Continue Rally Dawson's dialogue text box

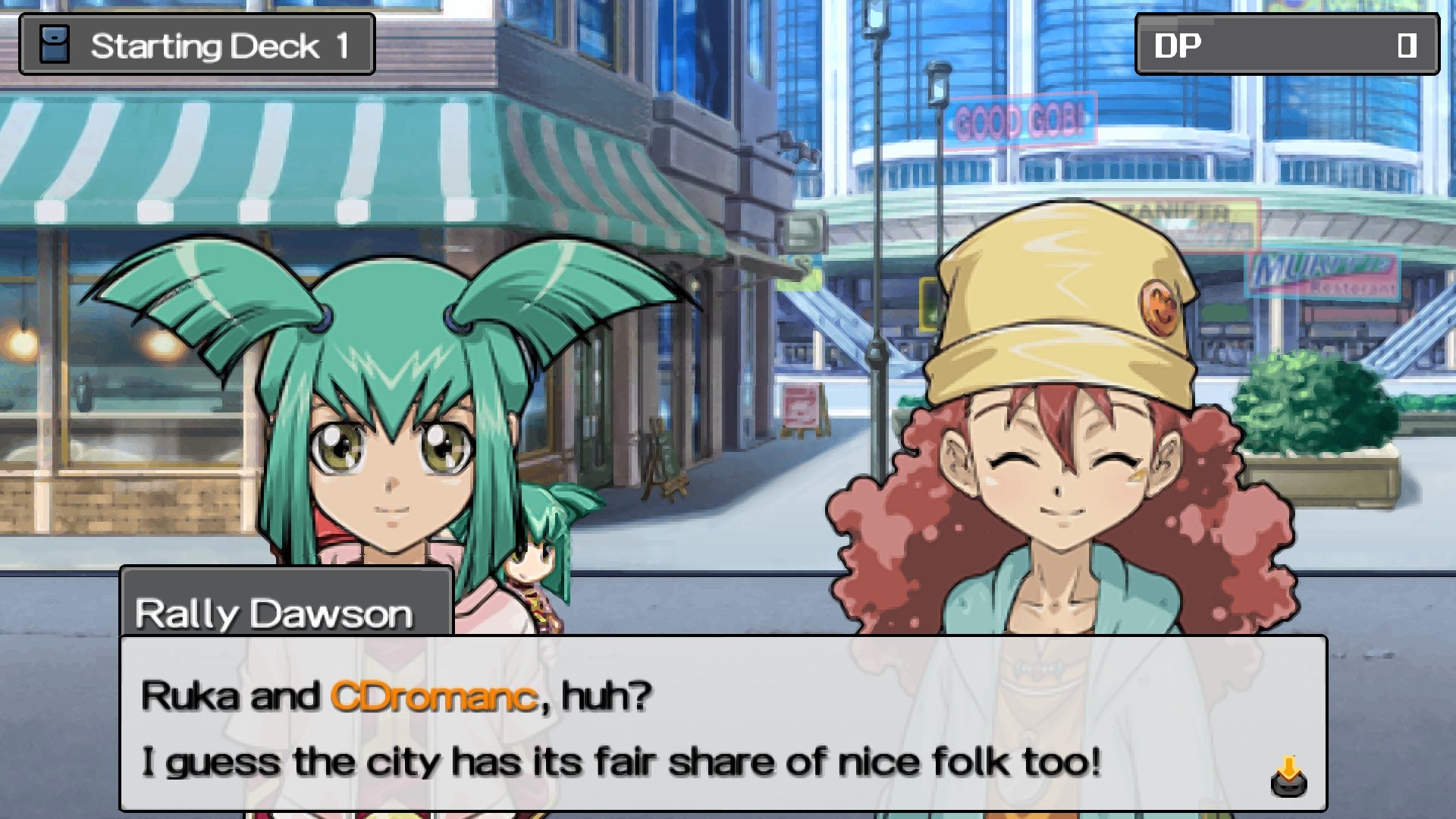(x=720, y=724)
